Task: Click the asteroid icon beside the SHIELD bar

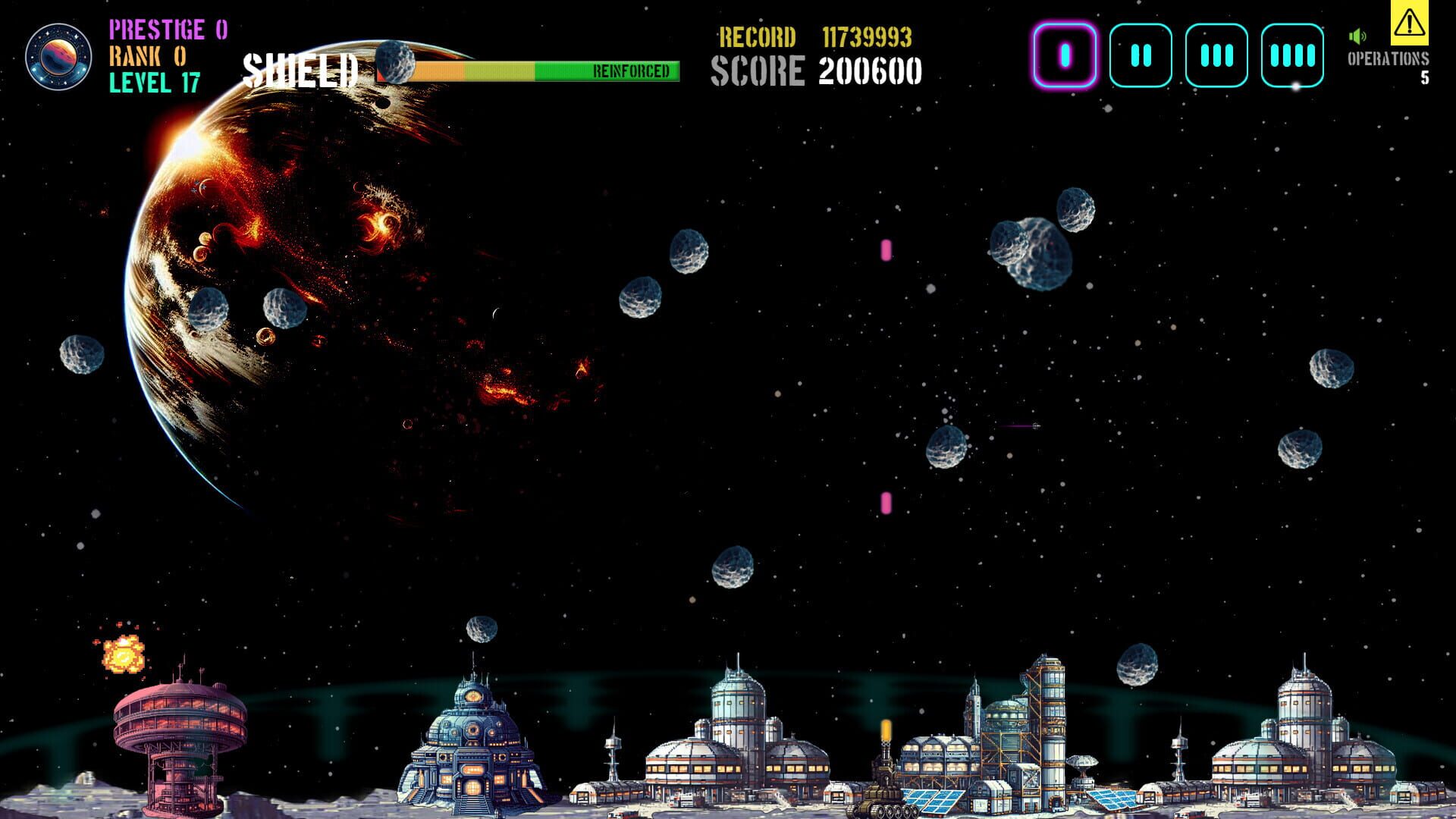Action: click(395, 64)
